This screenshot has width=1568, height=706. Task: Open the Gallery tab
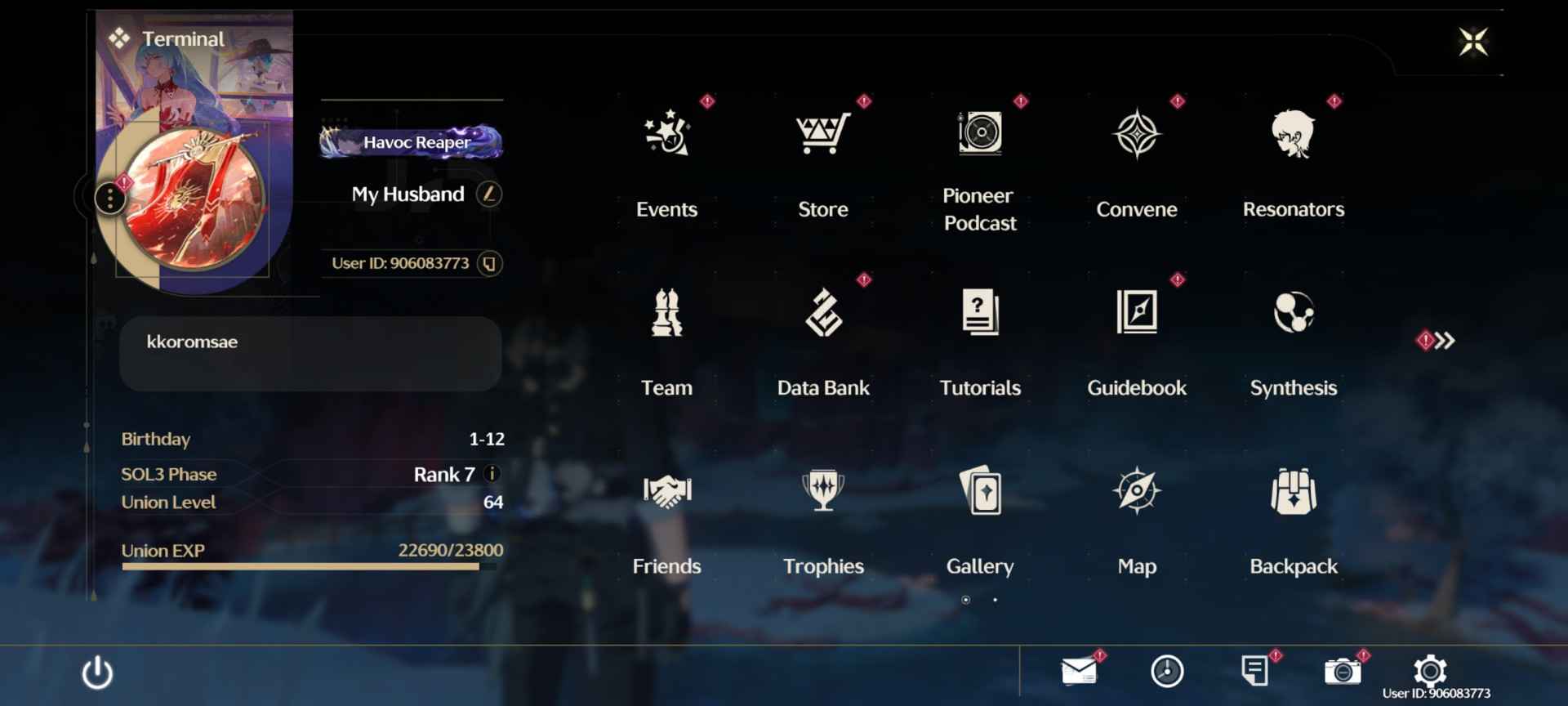979,507
